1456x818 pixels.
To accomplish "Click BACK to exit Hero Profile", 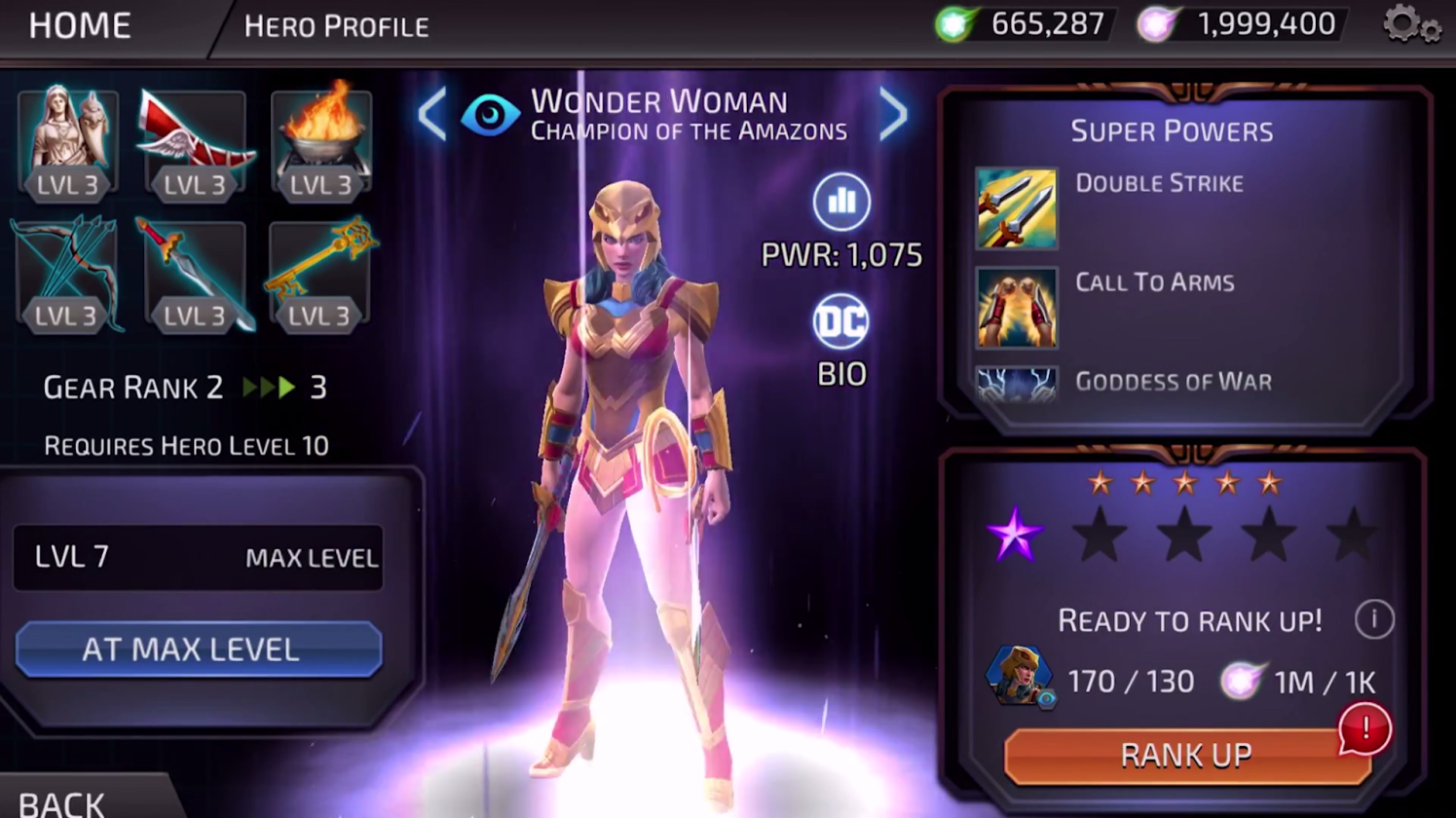I will click(60, 800).
